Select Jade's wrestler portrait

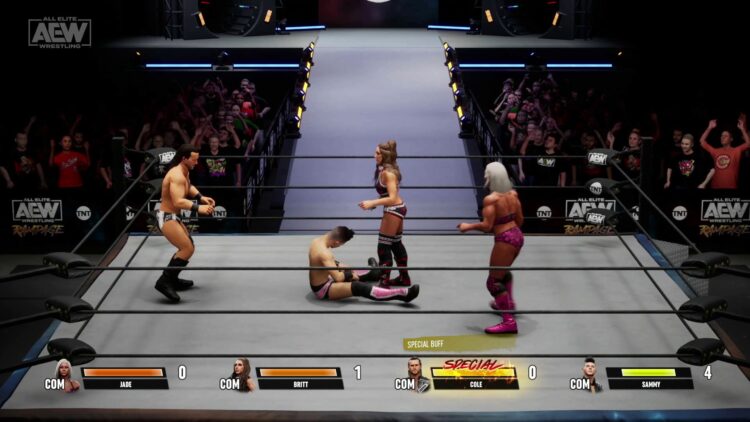66,375
